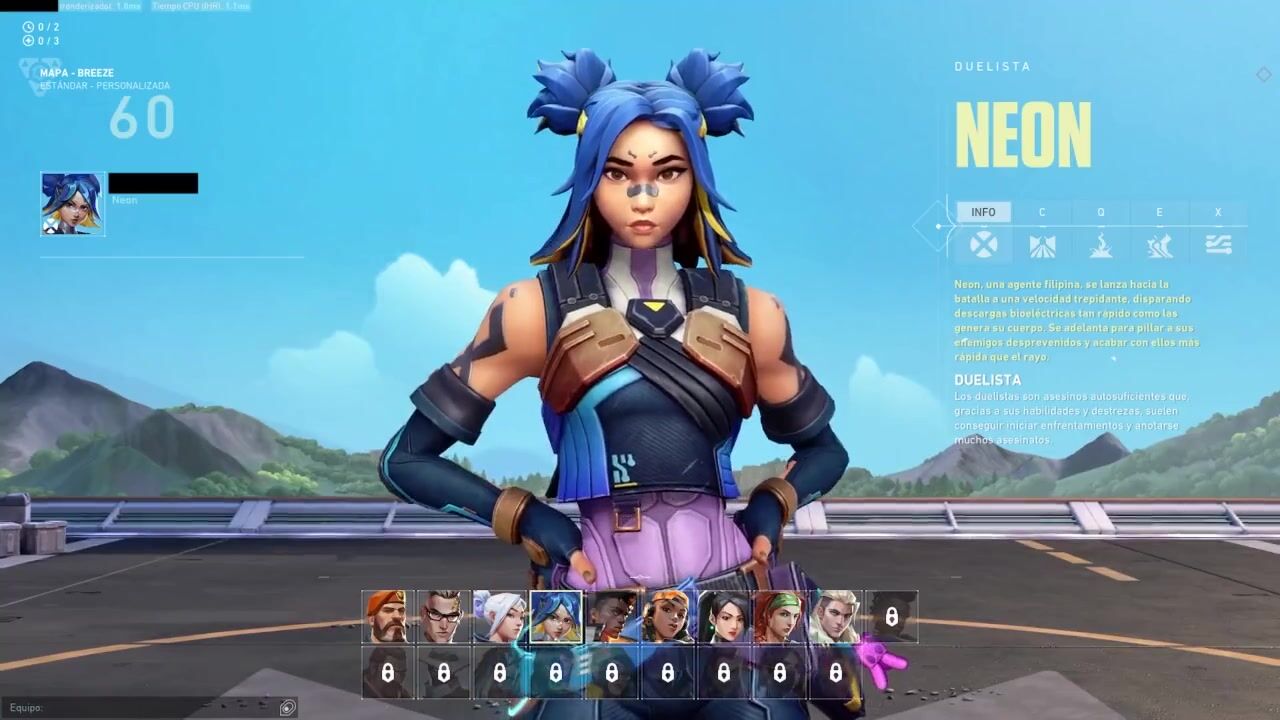This screenshot has height=720, width=1280.
Task: Pick the Sage agent portrait
Action: 724,617
